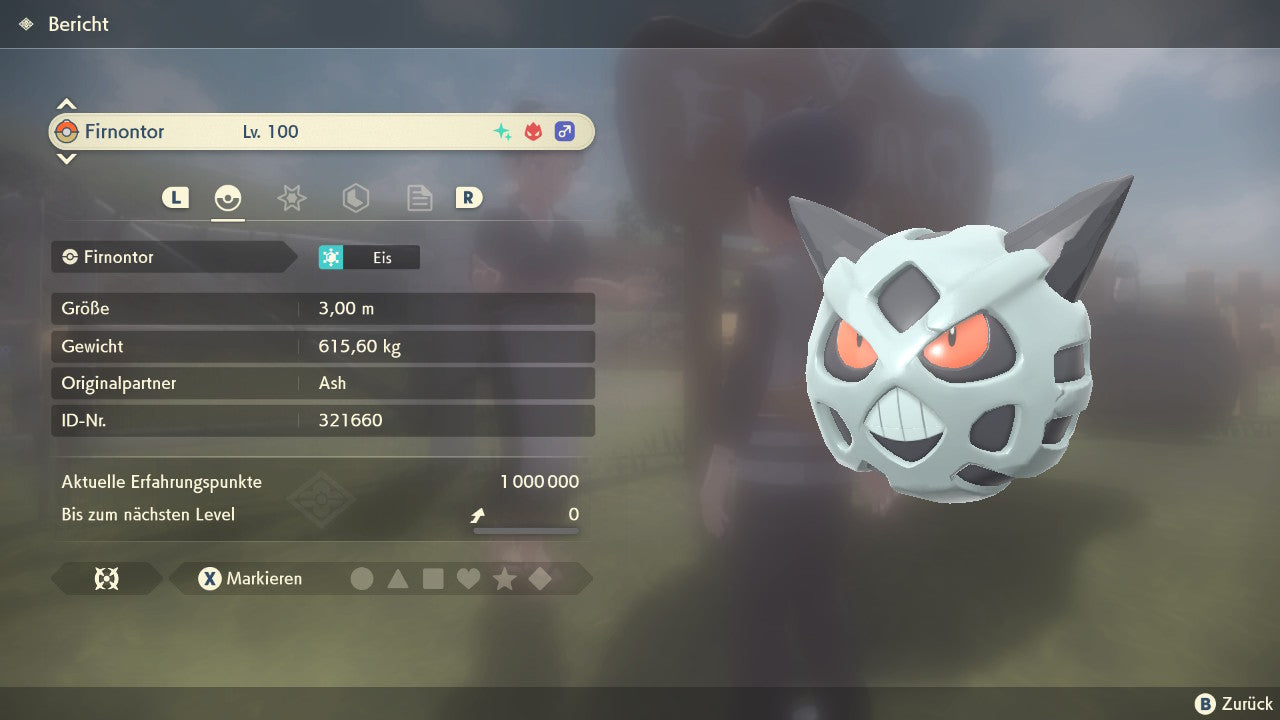Click the crossed-circle icon left of Markieren

click(106, 579)
